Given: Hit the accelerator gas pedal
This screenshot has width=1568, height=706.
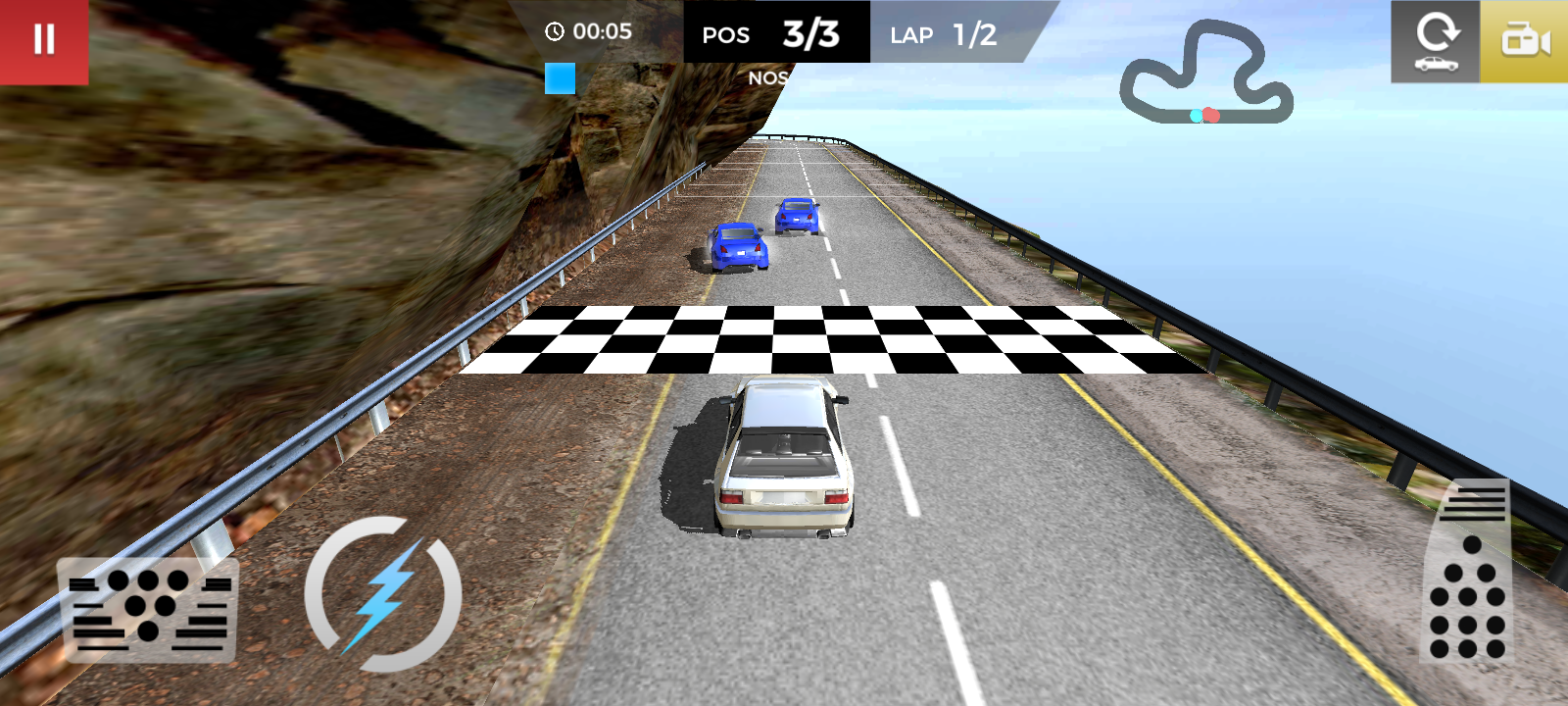Looking at the screenshot, I should tap(1467, 574).
